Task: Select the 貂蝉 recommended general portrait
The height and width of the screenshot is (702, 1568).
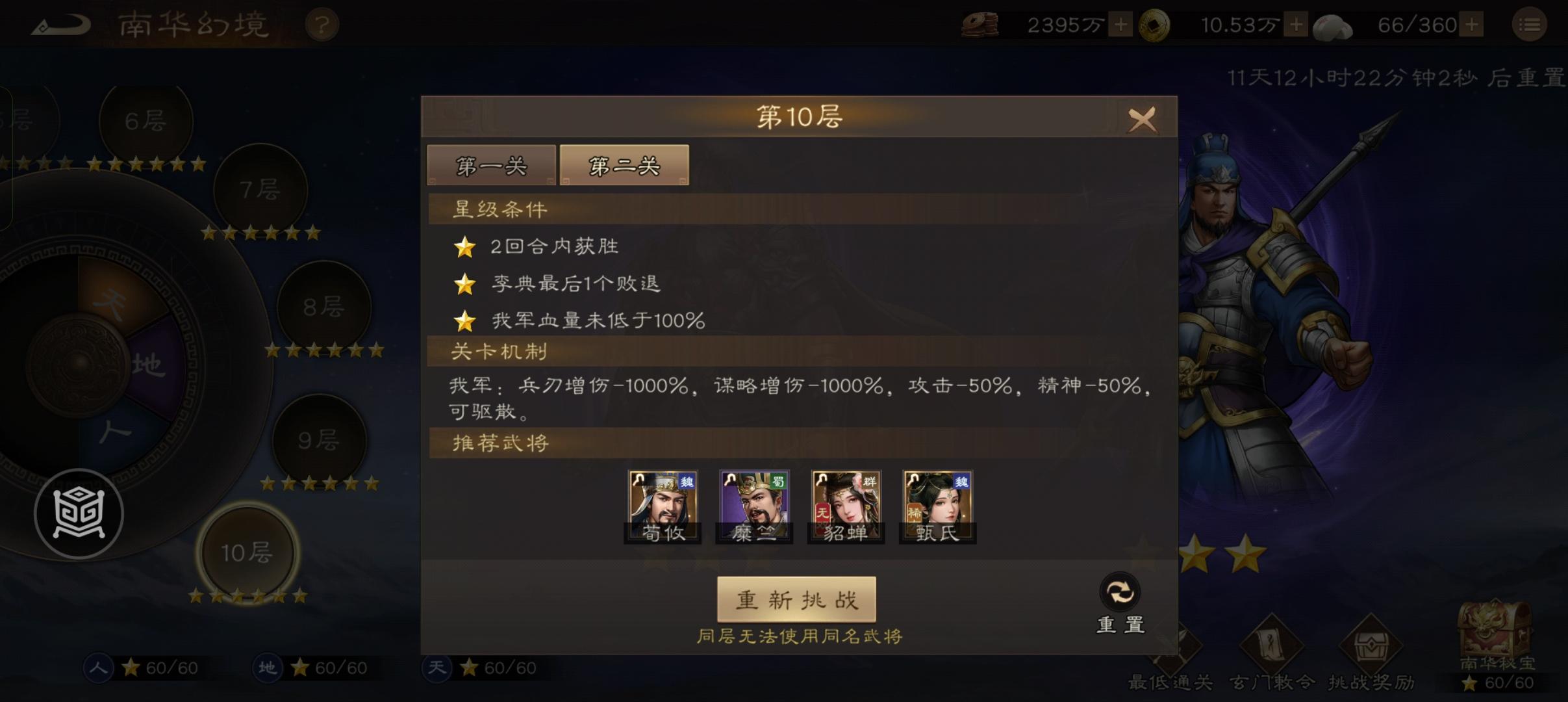Action: point(846,504)
